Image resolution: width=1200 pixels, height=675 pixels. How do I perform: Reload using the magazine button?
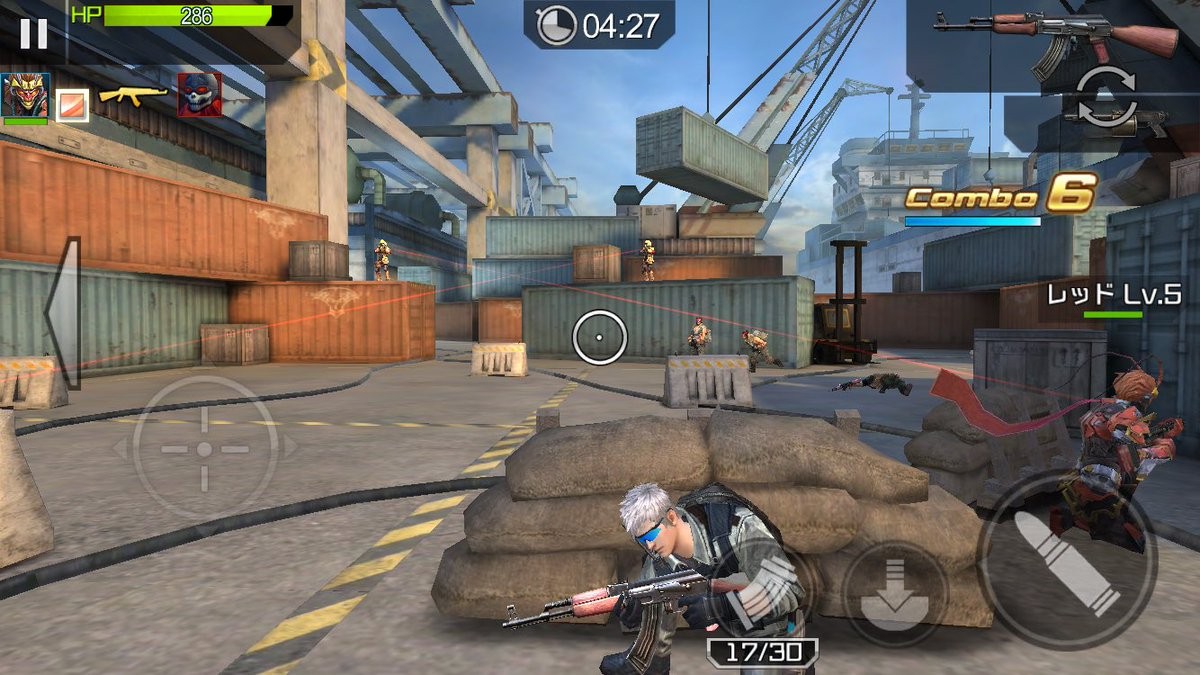(762, 590)
